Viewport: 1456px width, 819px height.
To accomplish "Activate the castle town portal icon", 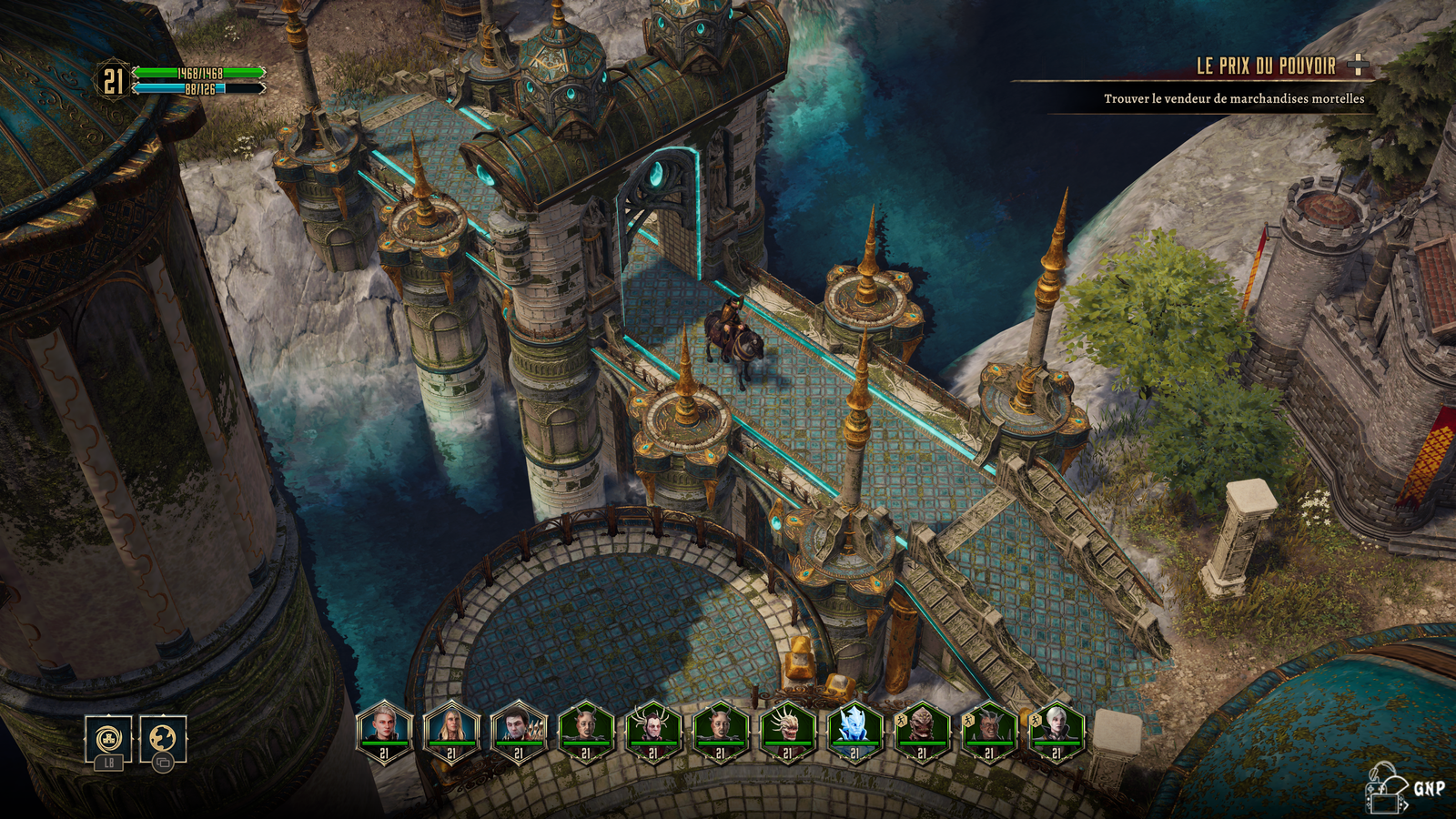I will (x=108, y=738).
